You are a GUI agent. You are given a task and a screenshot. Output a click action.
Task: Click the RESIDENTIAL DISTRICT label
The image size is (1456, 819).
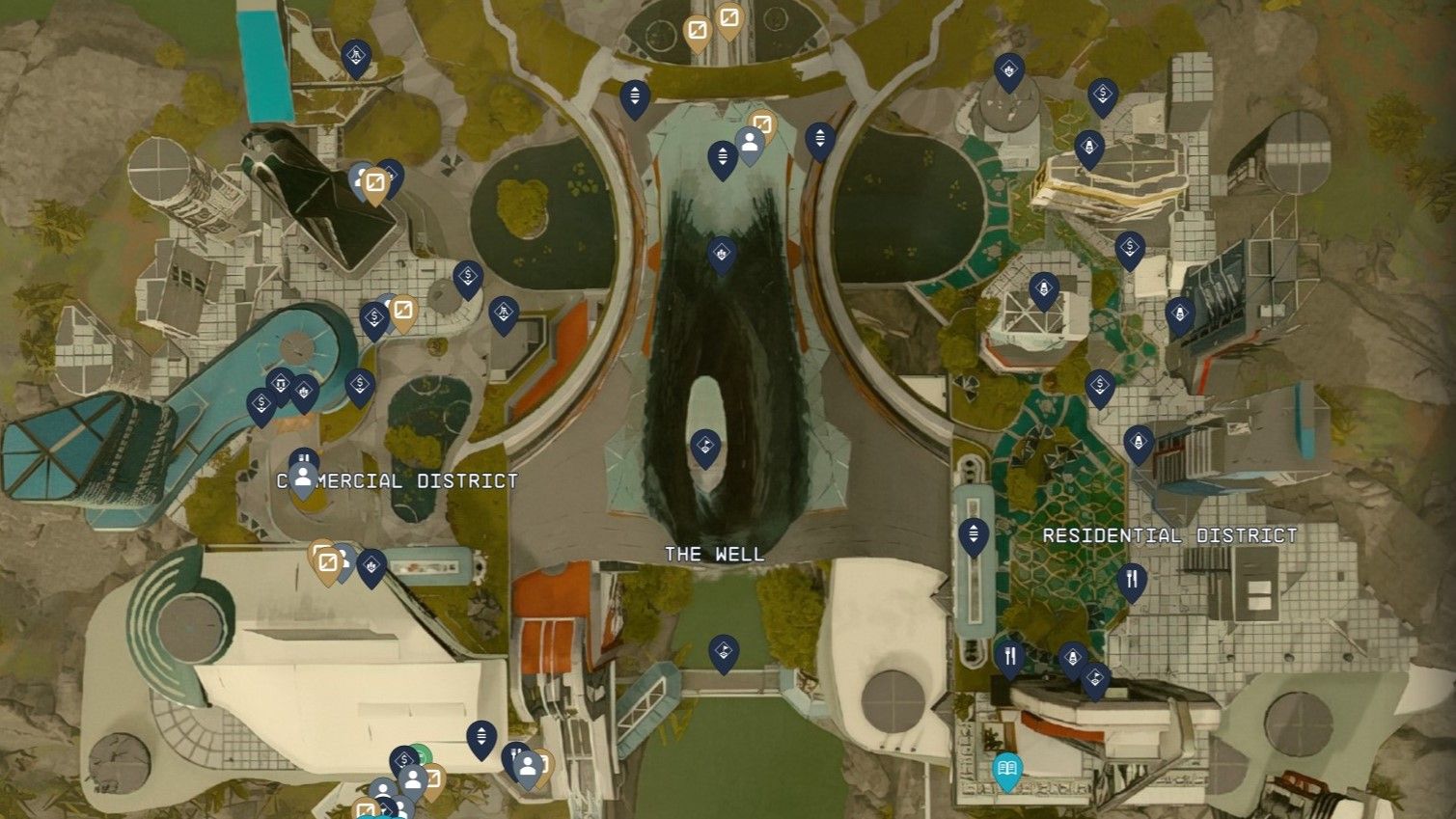[1169, 536]
